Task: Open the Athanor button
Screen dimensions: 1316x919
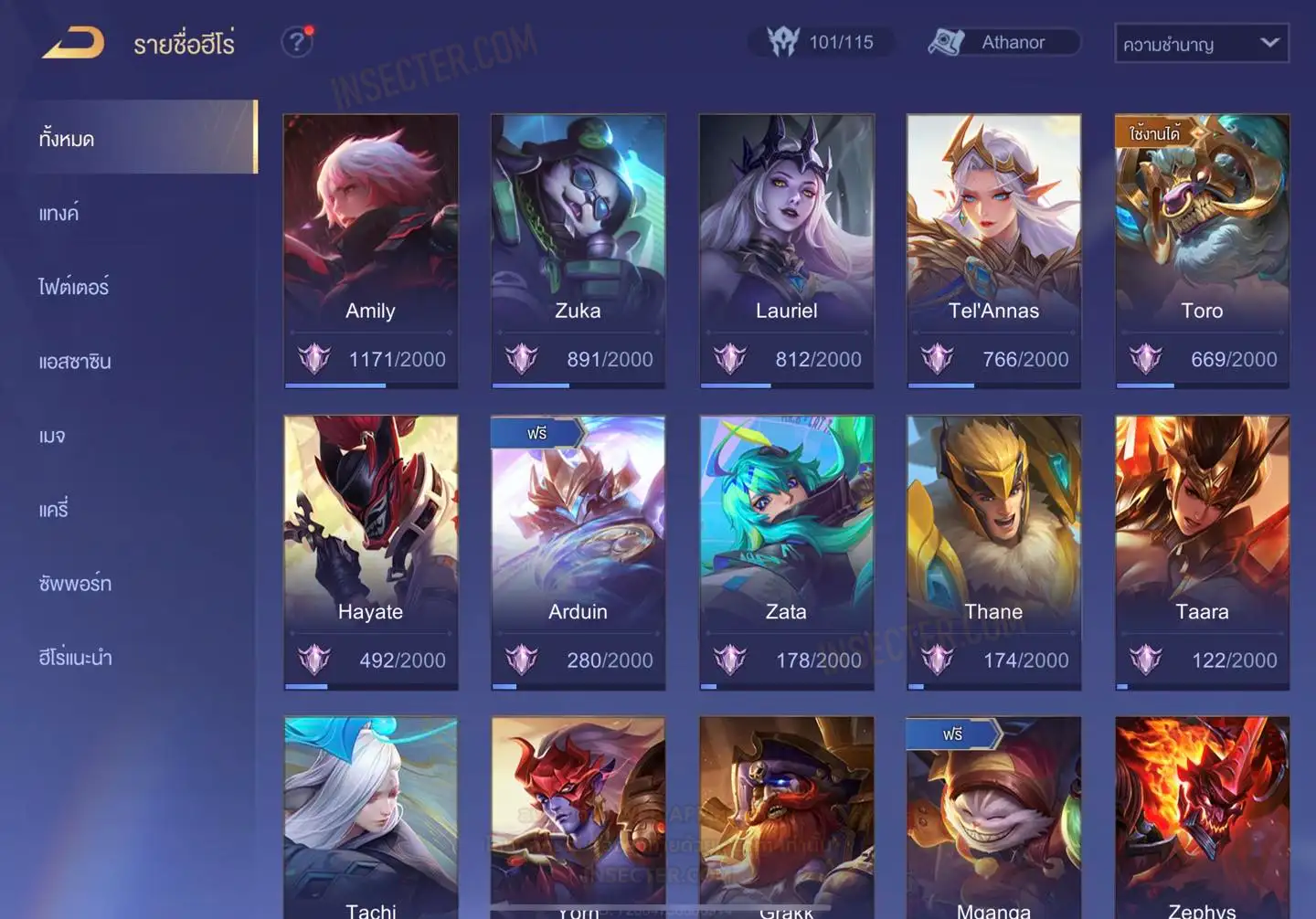Action: click(x=1003, y=43)
